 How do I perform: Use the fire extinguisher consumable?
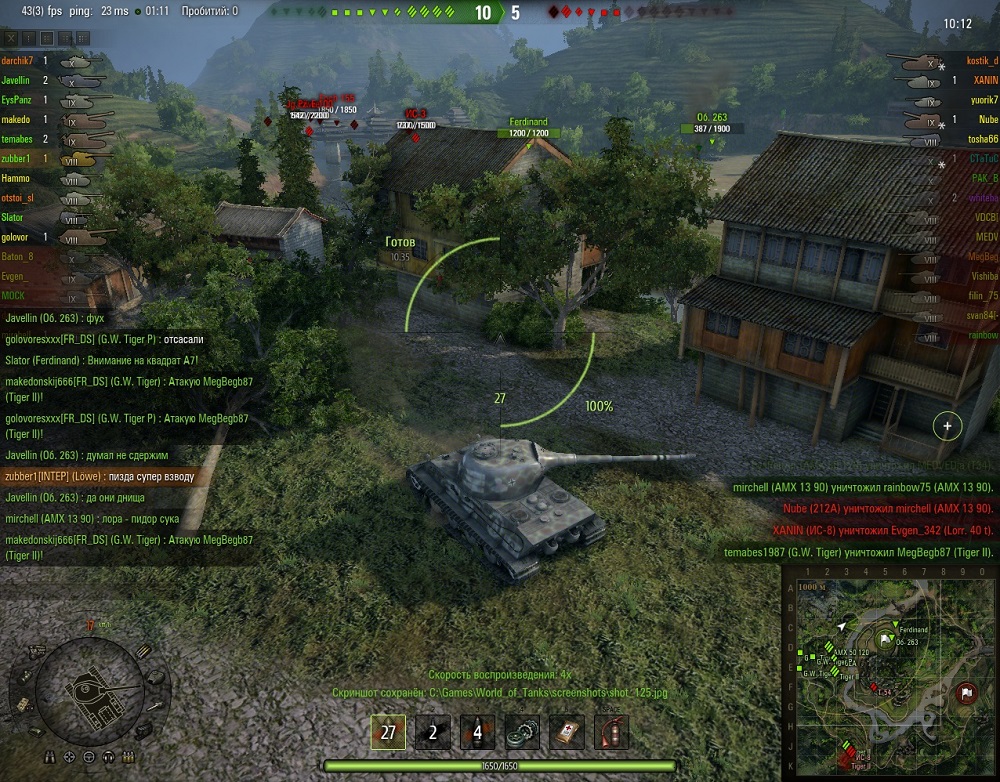tap(611, 732)
